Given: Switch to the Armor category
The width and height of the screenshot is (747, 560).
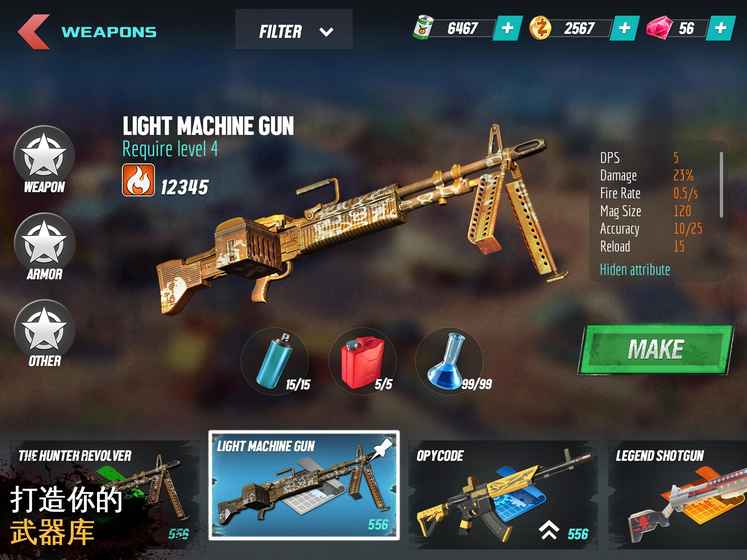Looking at the screenshot, I should [44, 246].
